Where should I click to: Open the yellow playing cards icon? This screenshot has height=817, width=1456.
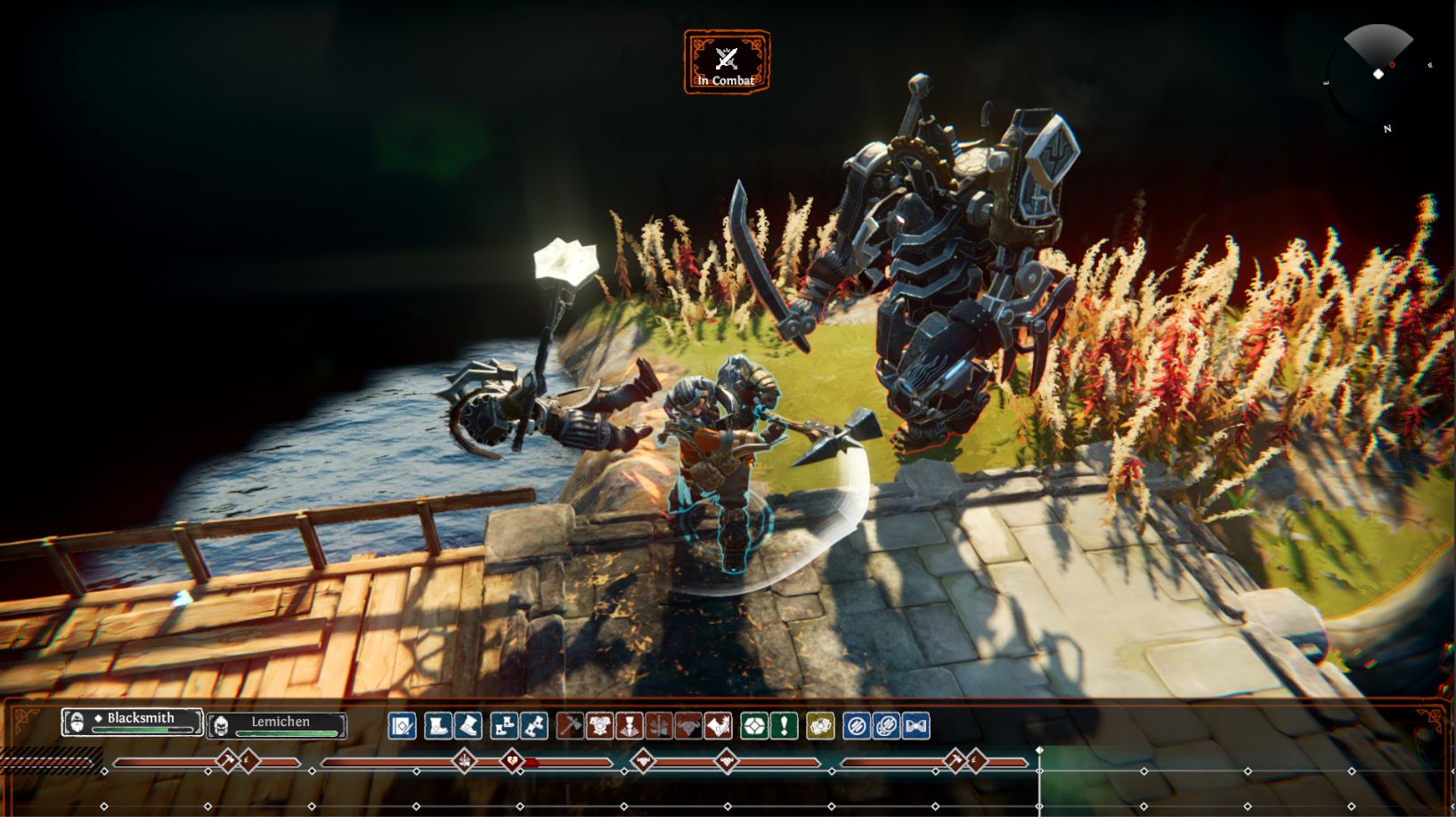pos(820,726)
